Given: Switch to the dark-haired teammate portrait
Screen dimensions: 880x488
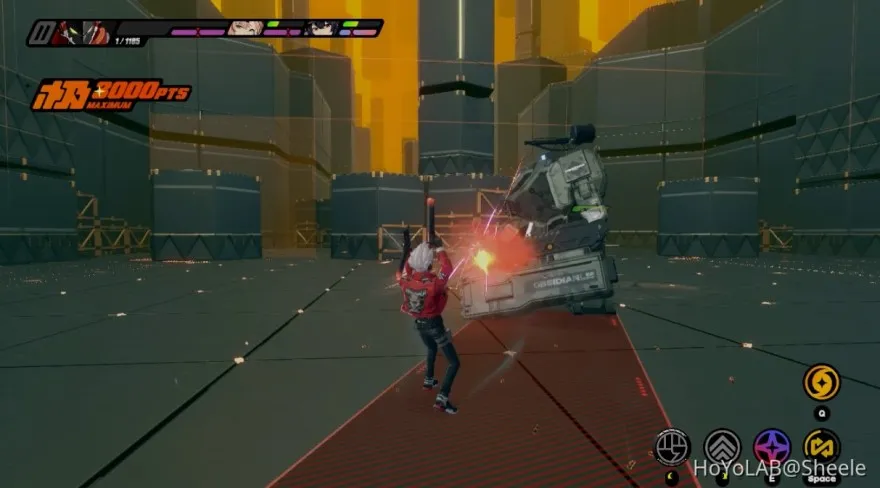Looking at the screenshot, I should coord(321,28).
